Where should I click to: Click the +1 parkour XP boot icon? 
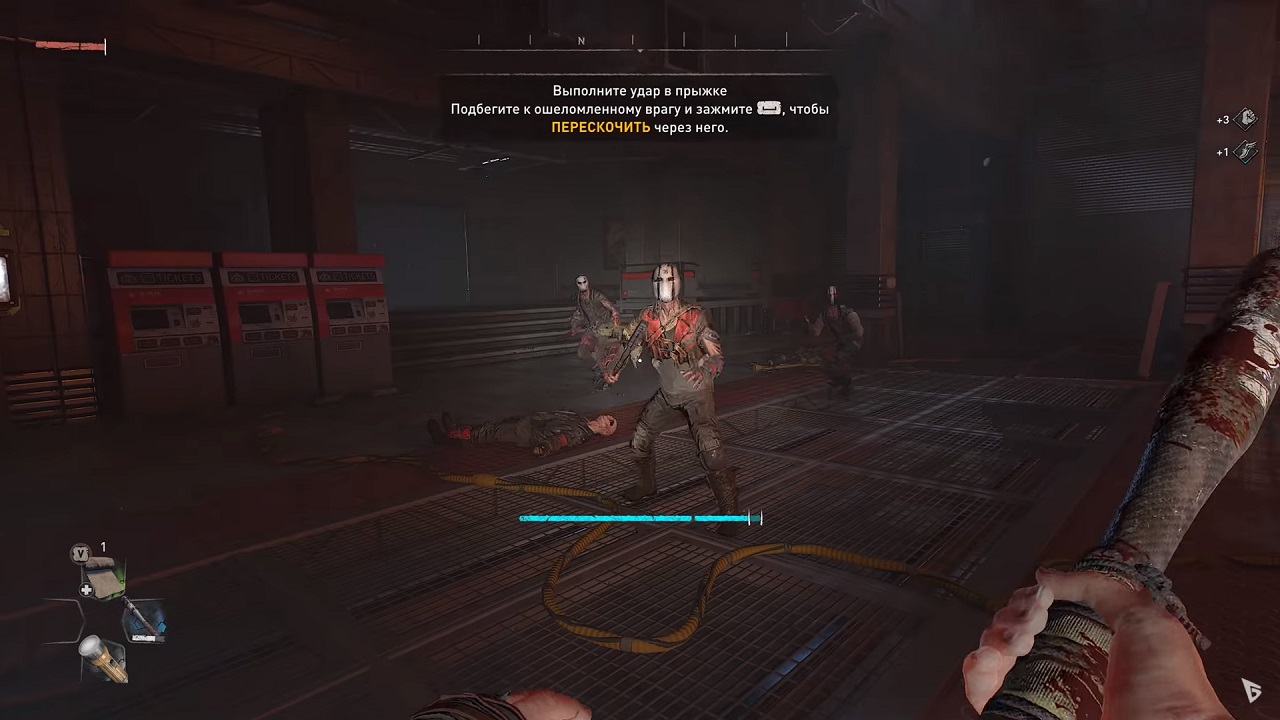(1245, 152)
